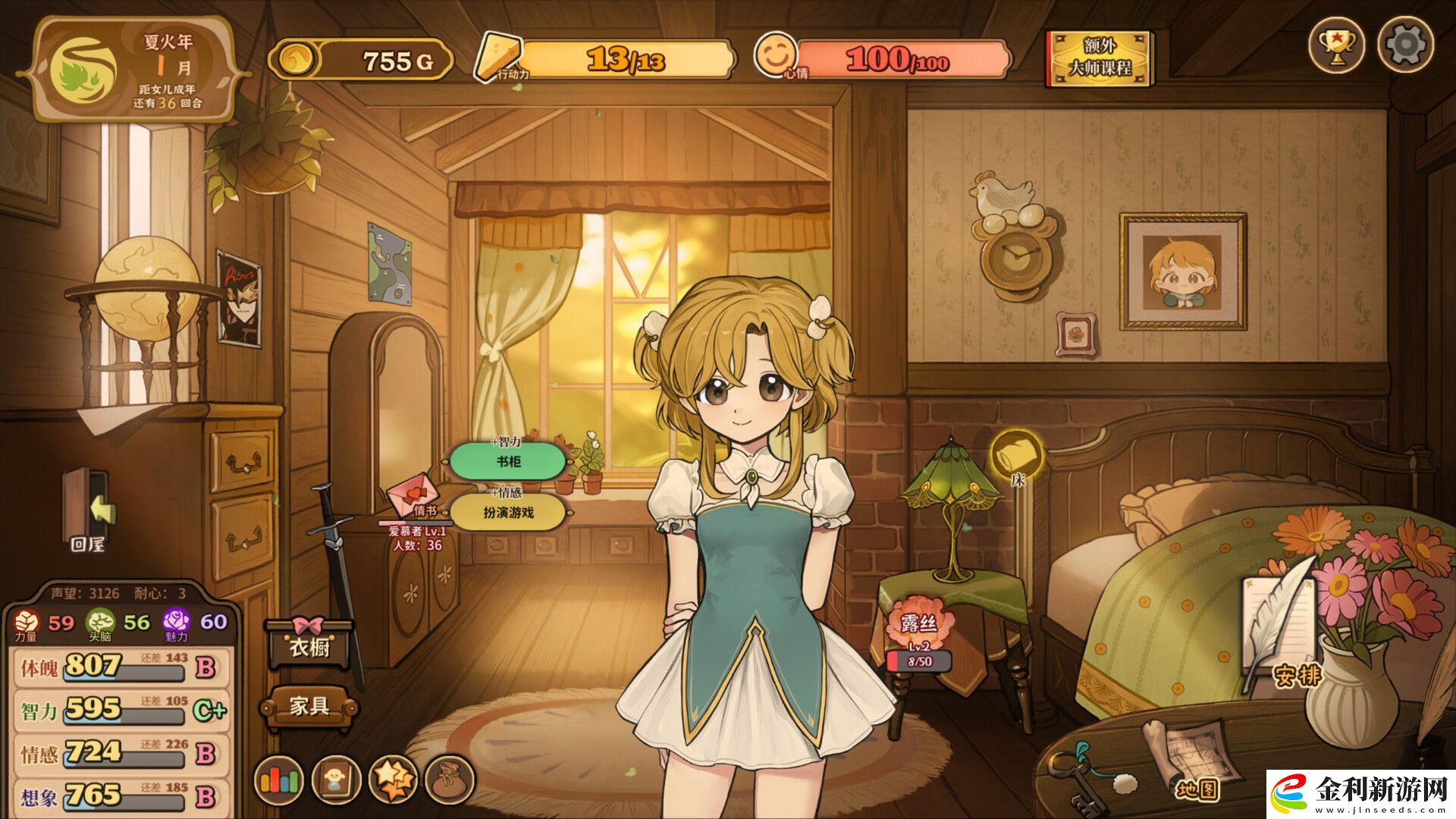Open the trophy achievements icon
The width and height of the screenshot is (1456, 819).
coord(1336,45)
